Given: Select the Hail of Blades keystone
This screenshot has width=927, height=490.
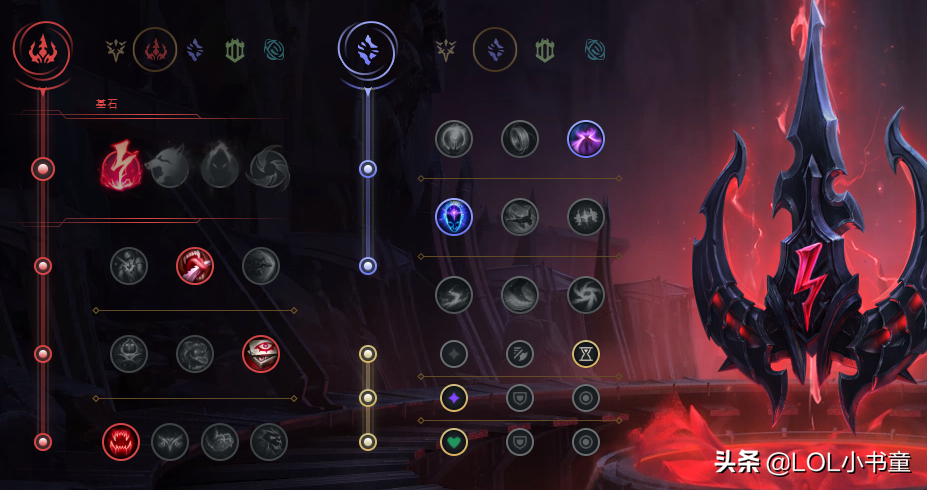Looking at the screenshot, I should click(268, 167).
